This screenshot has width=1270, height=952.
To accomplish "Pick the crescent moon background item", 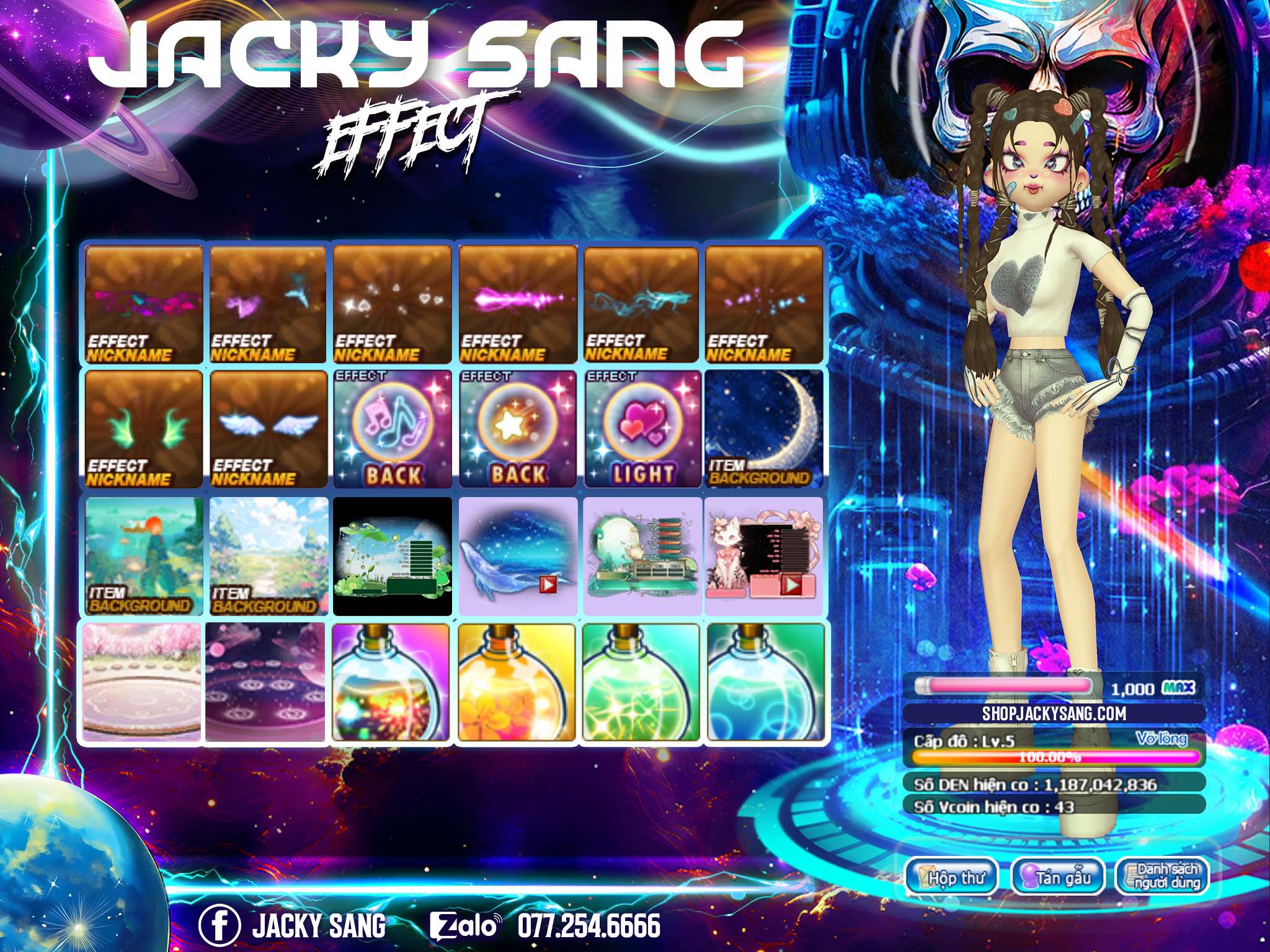I will click(x=763, y=430).
